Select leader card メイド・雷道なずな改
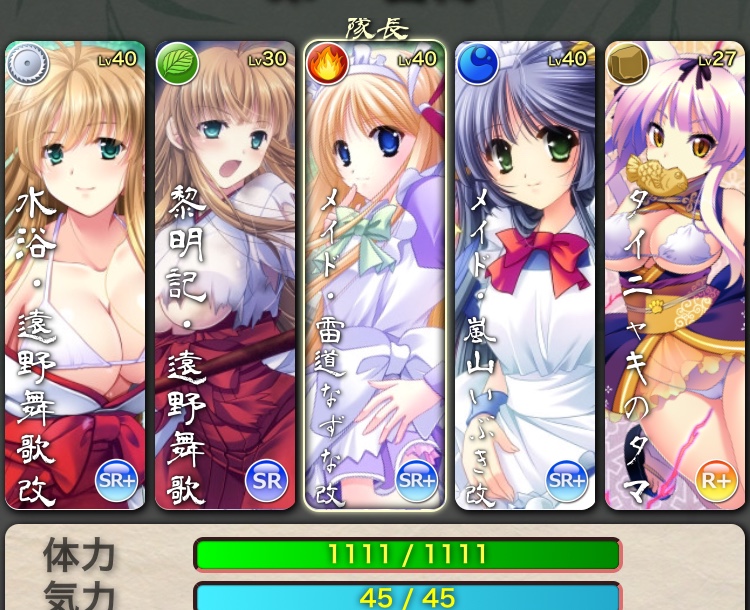750x610 pixels. 375,275
